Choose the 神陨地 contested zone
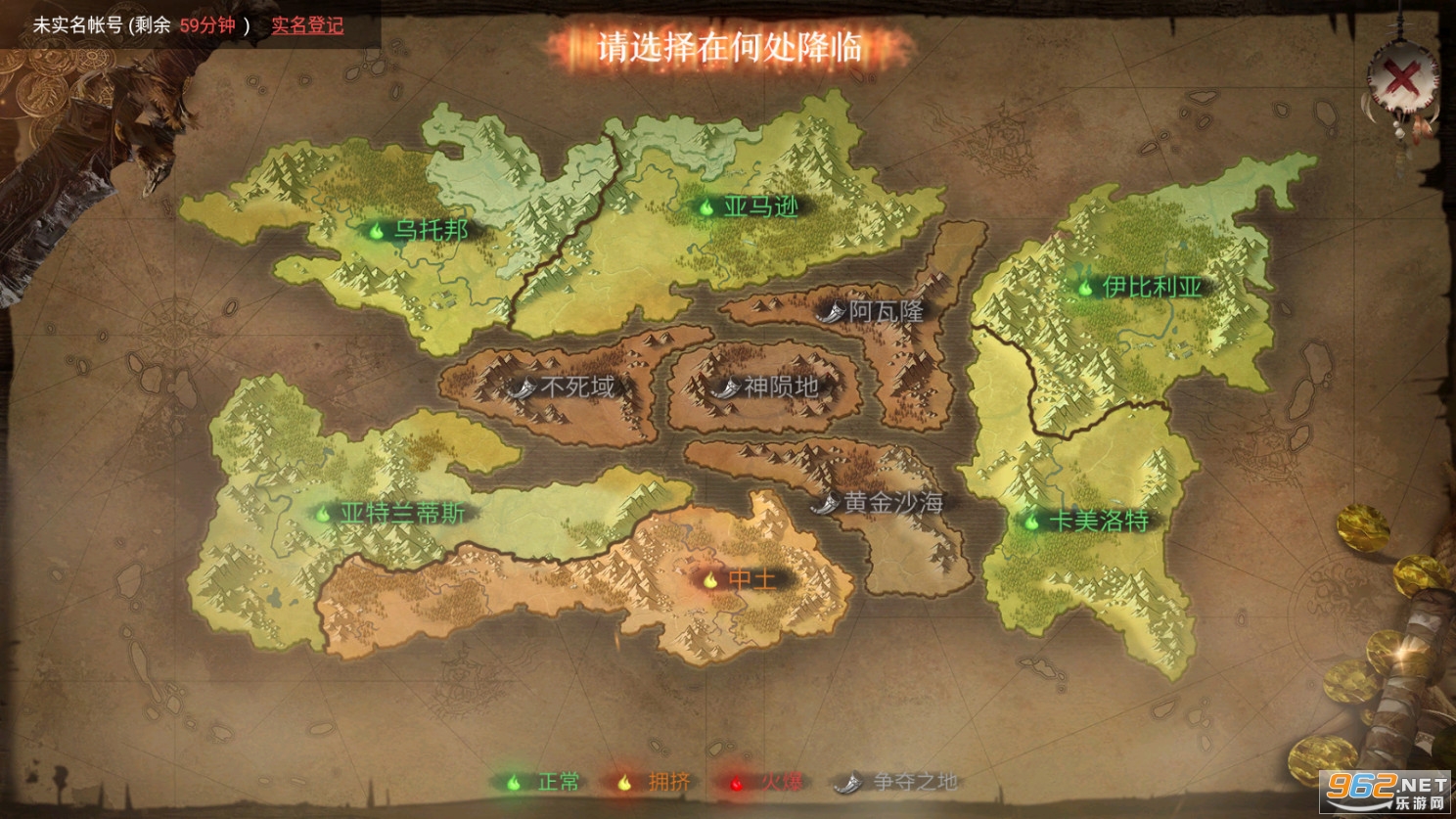 tap(769, 387)
